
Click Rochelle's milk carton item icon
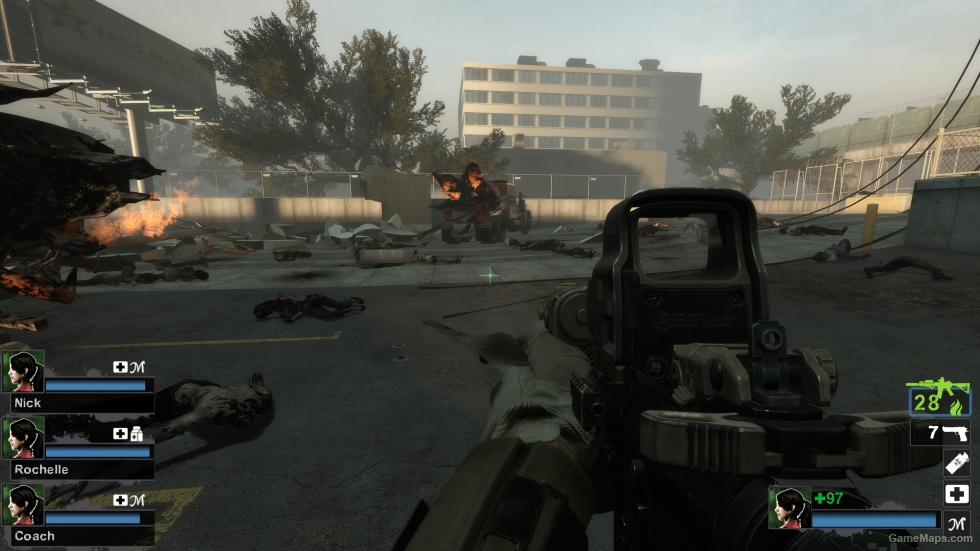pyautogui.click(x=137, y=434)
